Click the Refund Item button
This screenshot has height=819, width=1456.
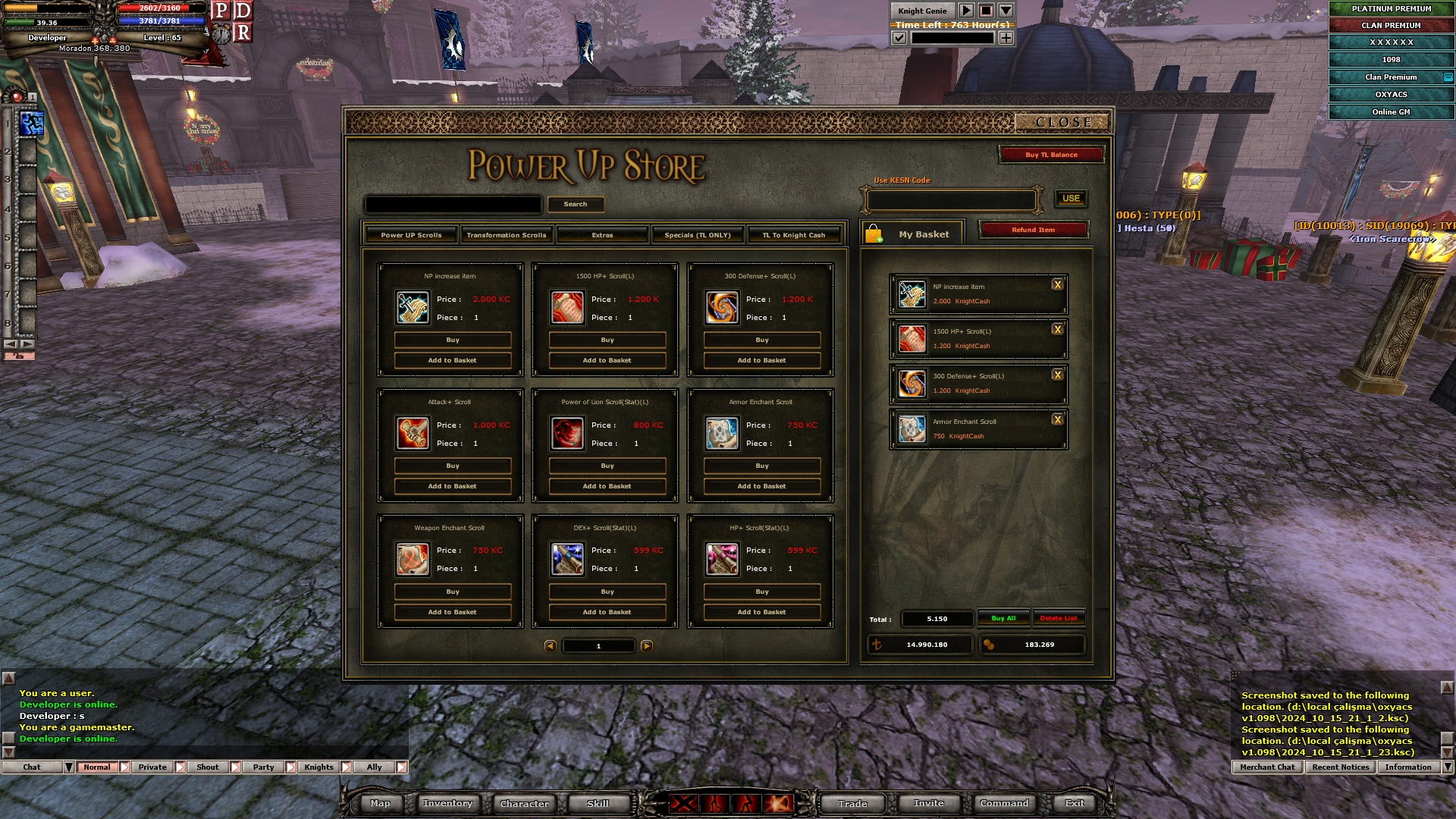(1033, 230)
